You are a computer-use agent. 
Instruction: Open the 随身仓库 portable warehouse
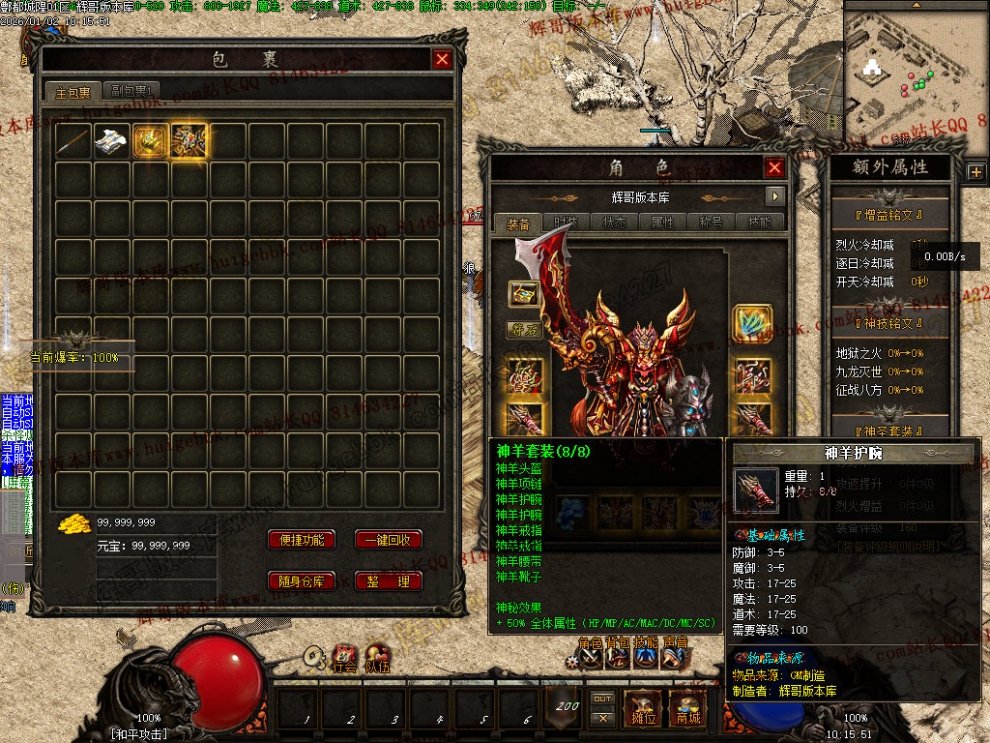tap(301, 581)
